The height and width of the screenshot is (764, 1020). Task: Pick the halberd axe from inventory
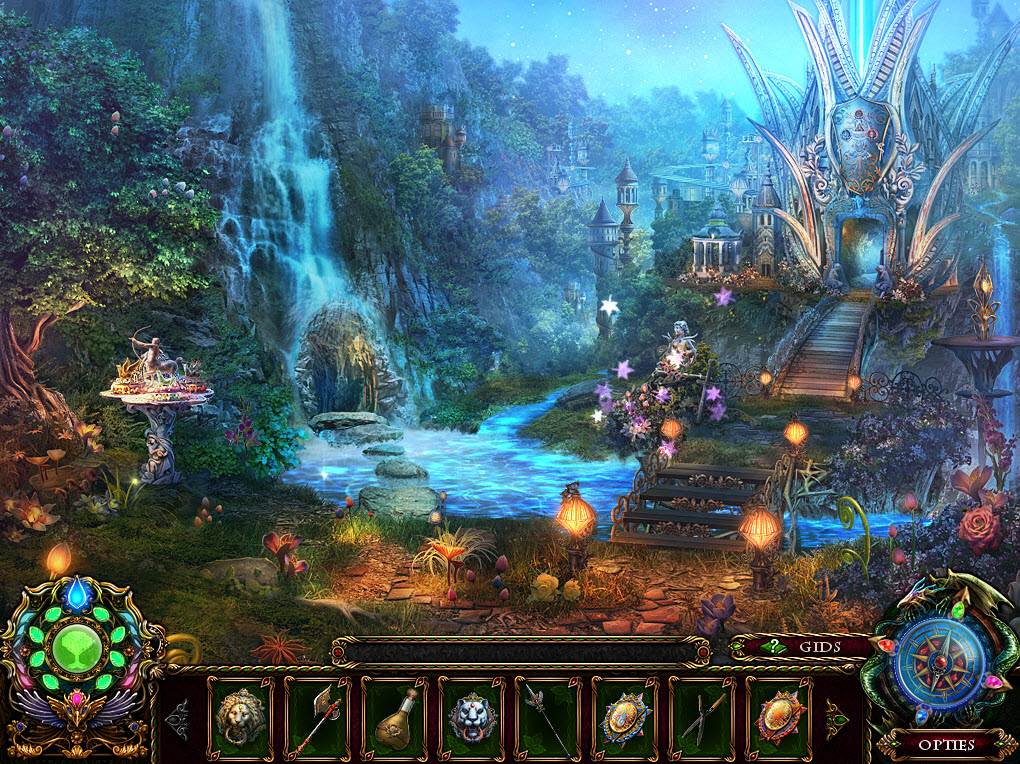coord(318,717)
